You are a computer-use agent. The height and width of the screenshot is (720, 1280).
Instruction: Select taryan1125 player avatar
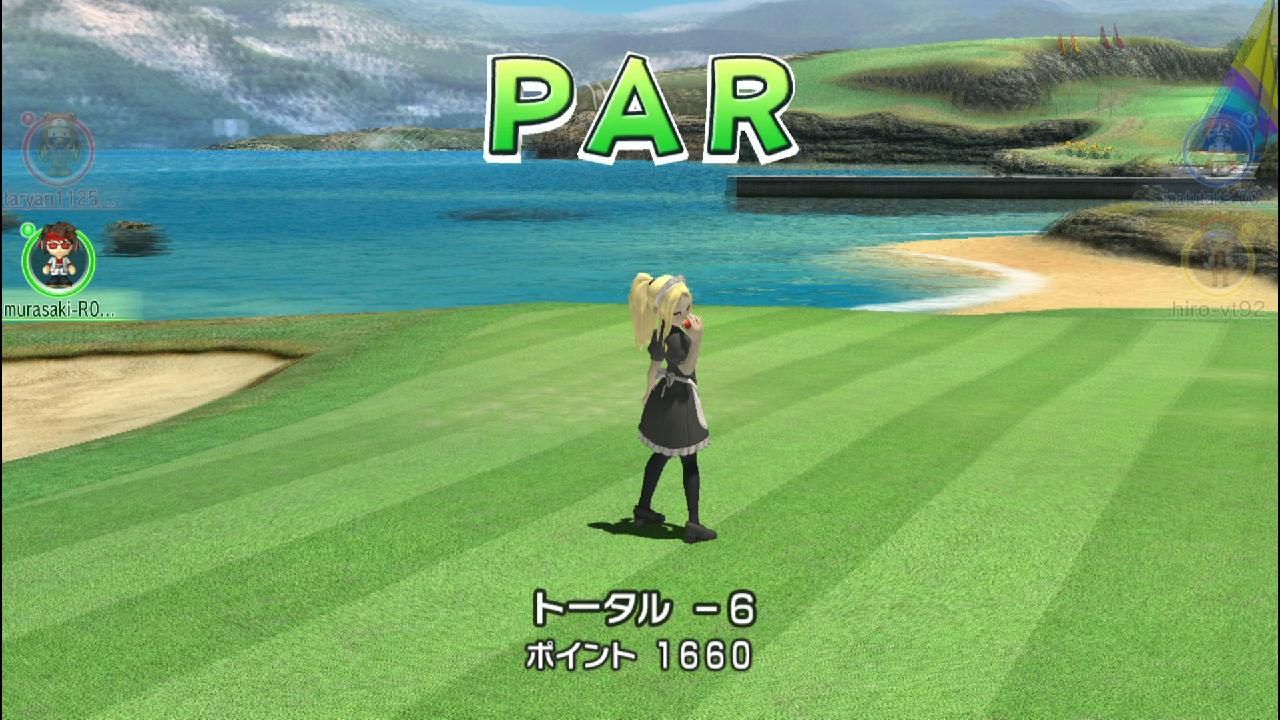click(x=58, y=150)
